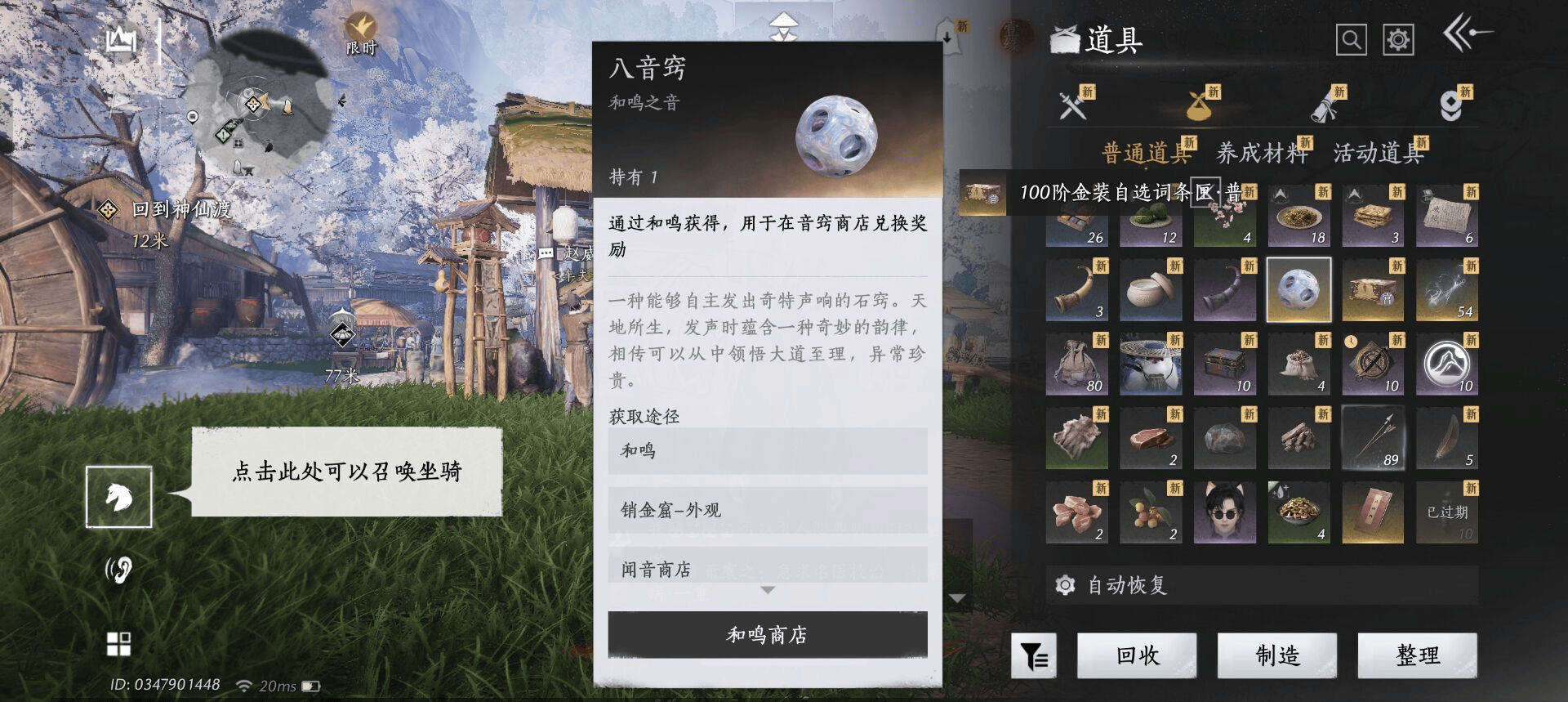Select the crossed swords equipment category
1568x702 pixels.
[1072, 105]
